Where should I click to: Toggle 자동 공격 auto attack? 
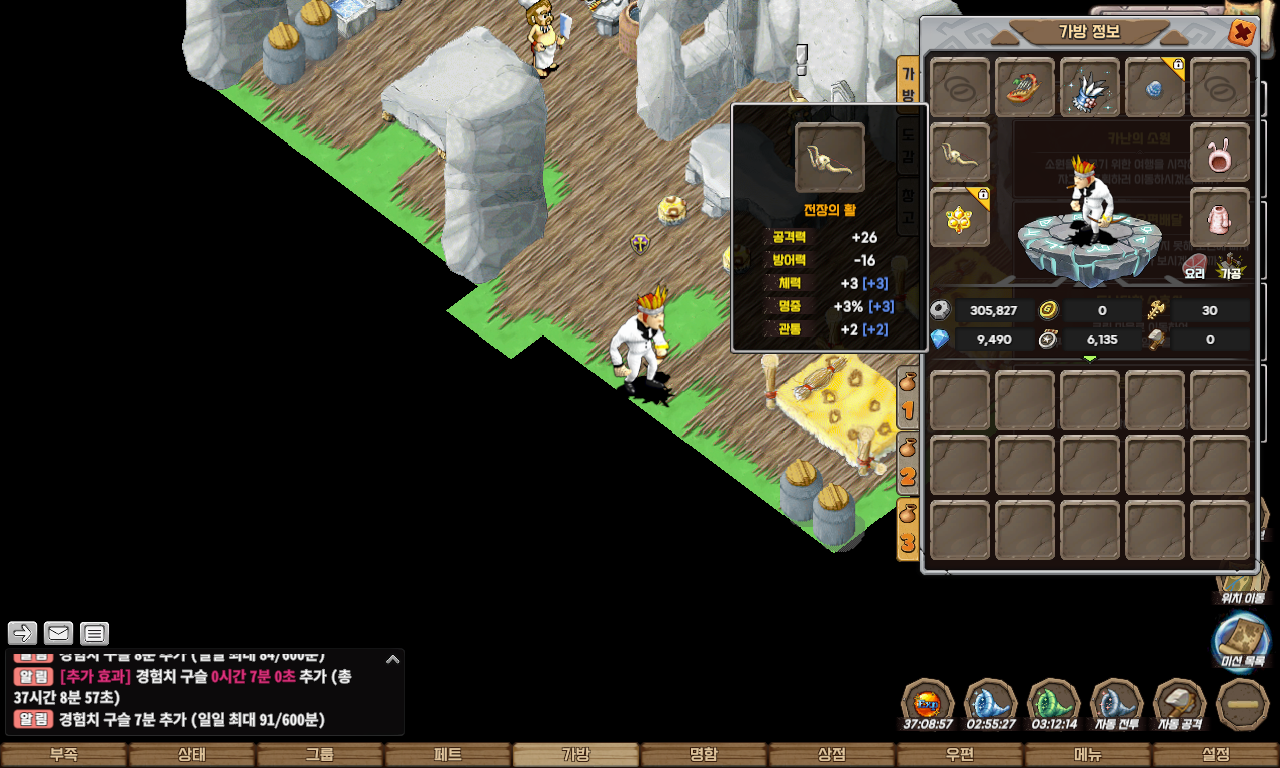(x=1180, y=706)
